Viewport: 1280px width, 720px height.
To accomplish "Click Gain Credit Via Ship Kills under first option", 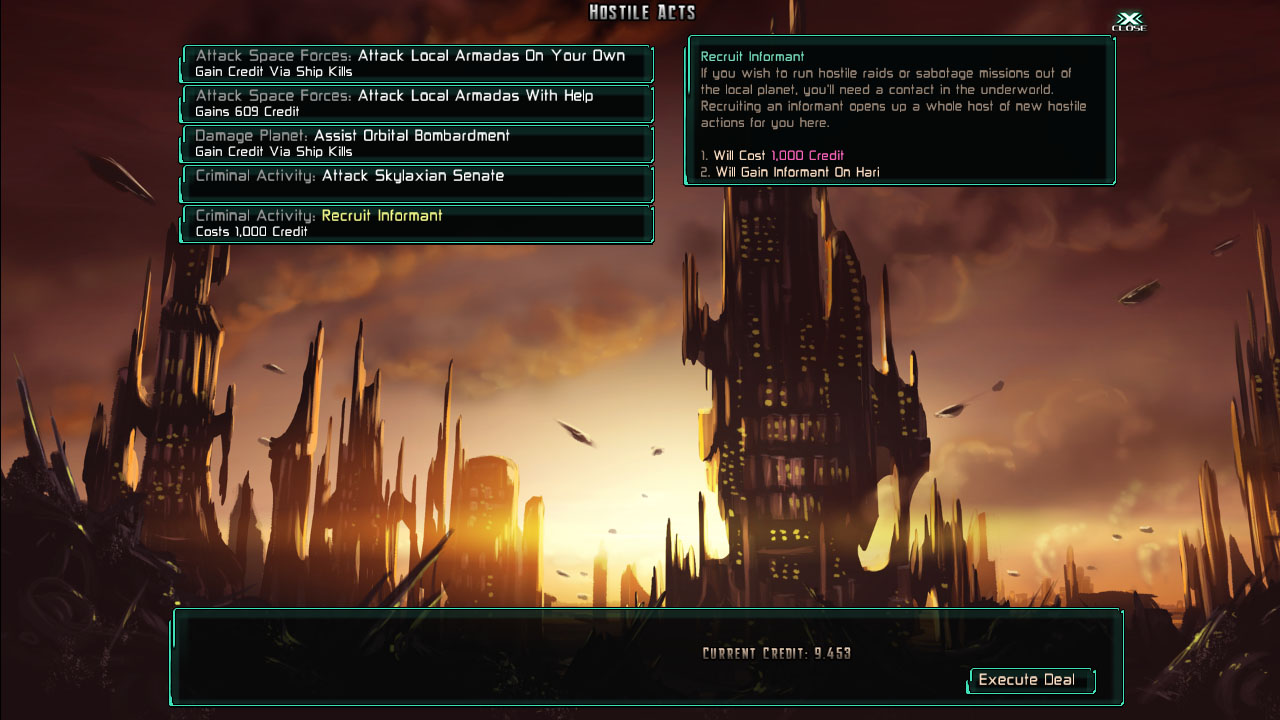I will point(252,72).
